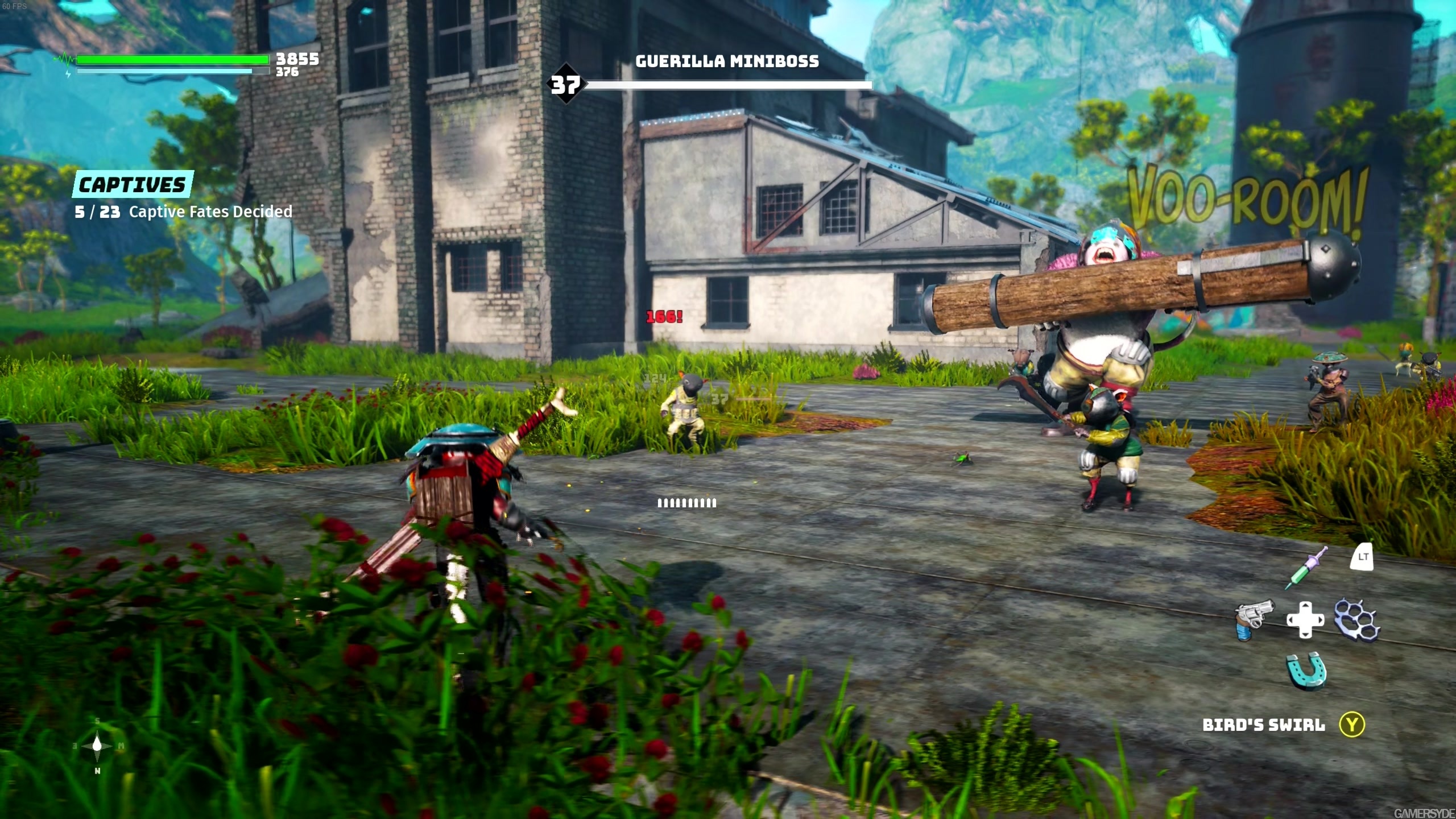Click the Captives objective banner
The width and height of the screenshot is (1456, 819).
(x=132, y=184)
